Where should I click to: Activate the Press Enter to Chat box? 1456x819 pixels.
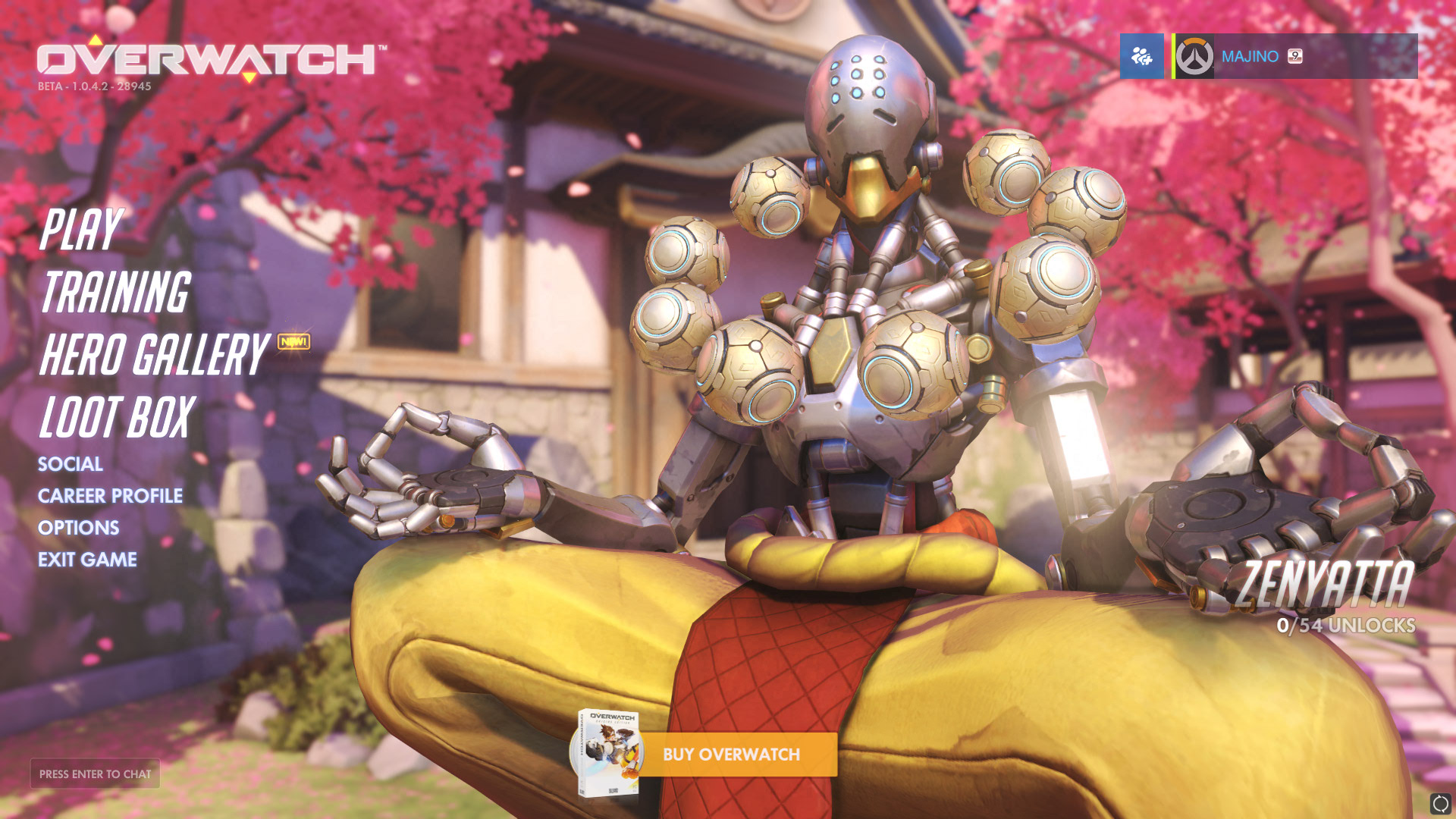coord(95,774)
